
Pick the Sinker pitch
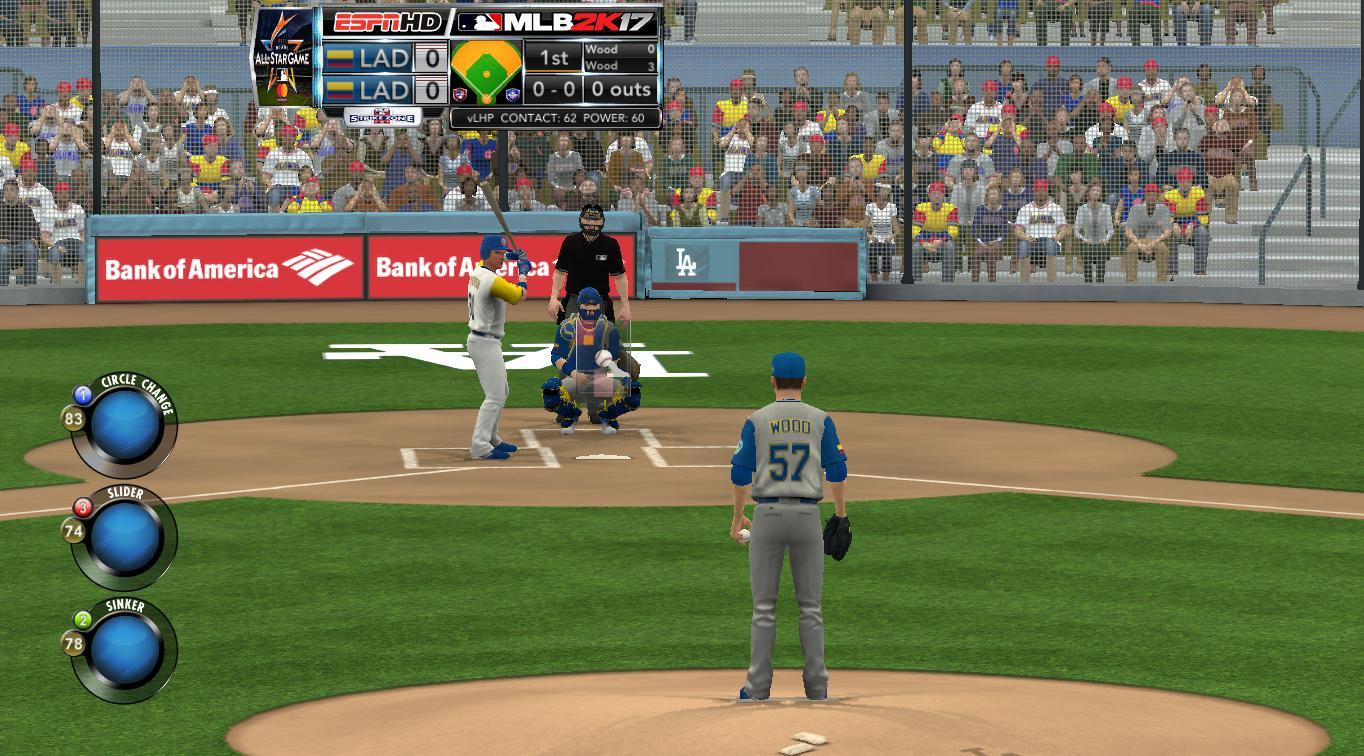coord(125,650)
